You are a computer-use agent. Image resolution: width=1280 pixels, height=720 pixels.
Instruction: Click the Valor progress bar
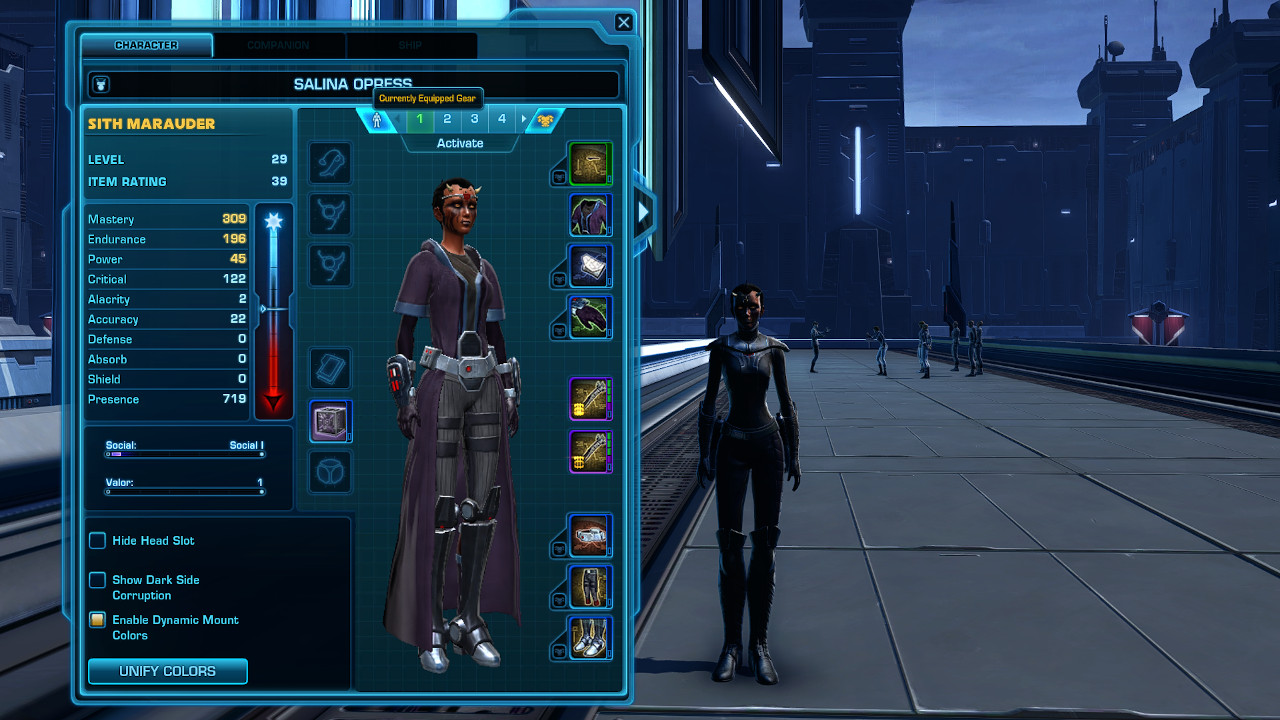pyautogui.click(x=184, y=489)
